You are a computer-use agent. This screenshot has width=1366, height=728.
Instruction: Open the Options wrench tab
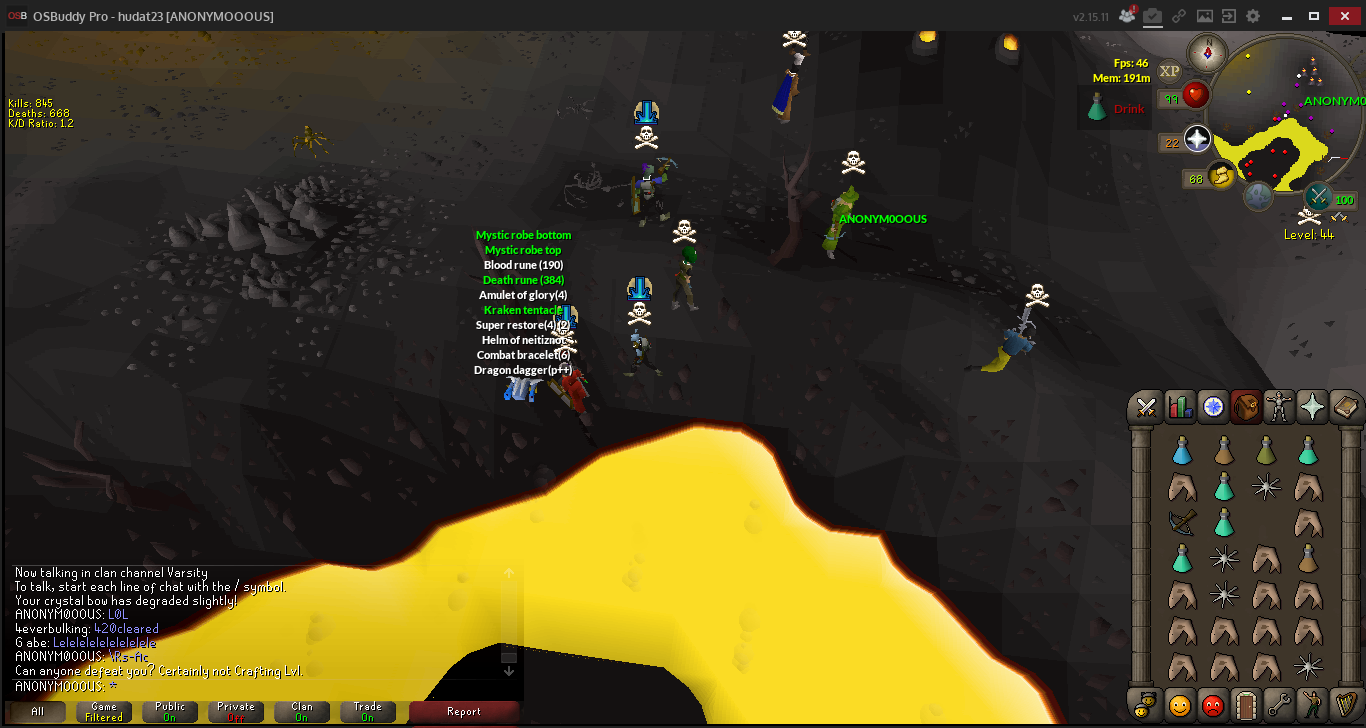tap(1279, 705)
